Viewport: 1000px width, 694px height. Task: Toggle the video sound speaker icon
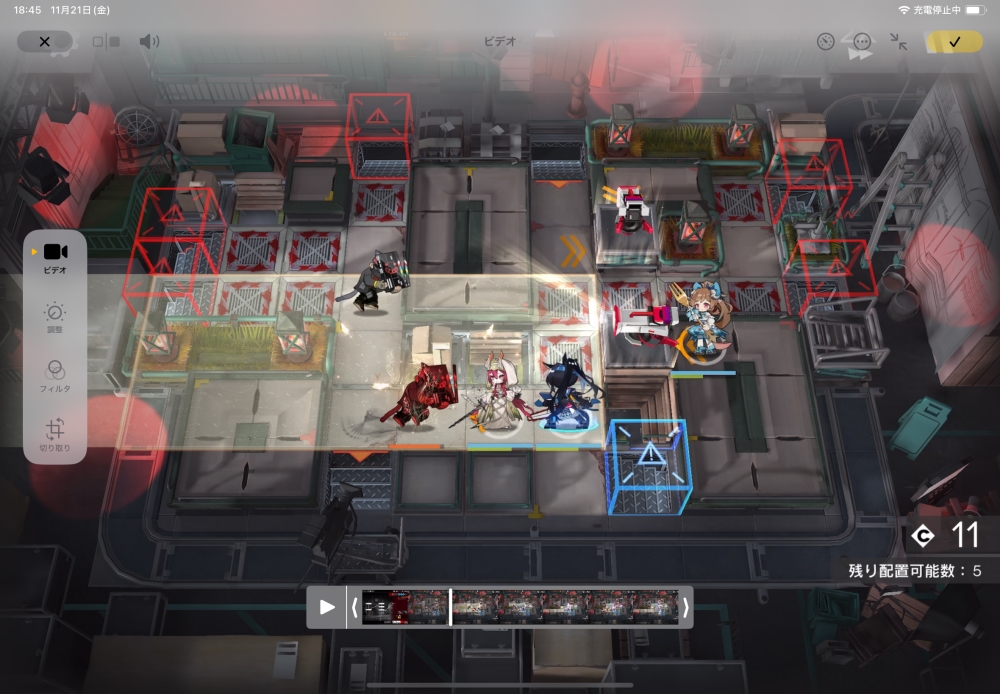tap(149, 42)
